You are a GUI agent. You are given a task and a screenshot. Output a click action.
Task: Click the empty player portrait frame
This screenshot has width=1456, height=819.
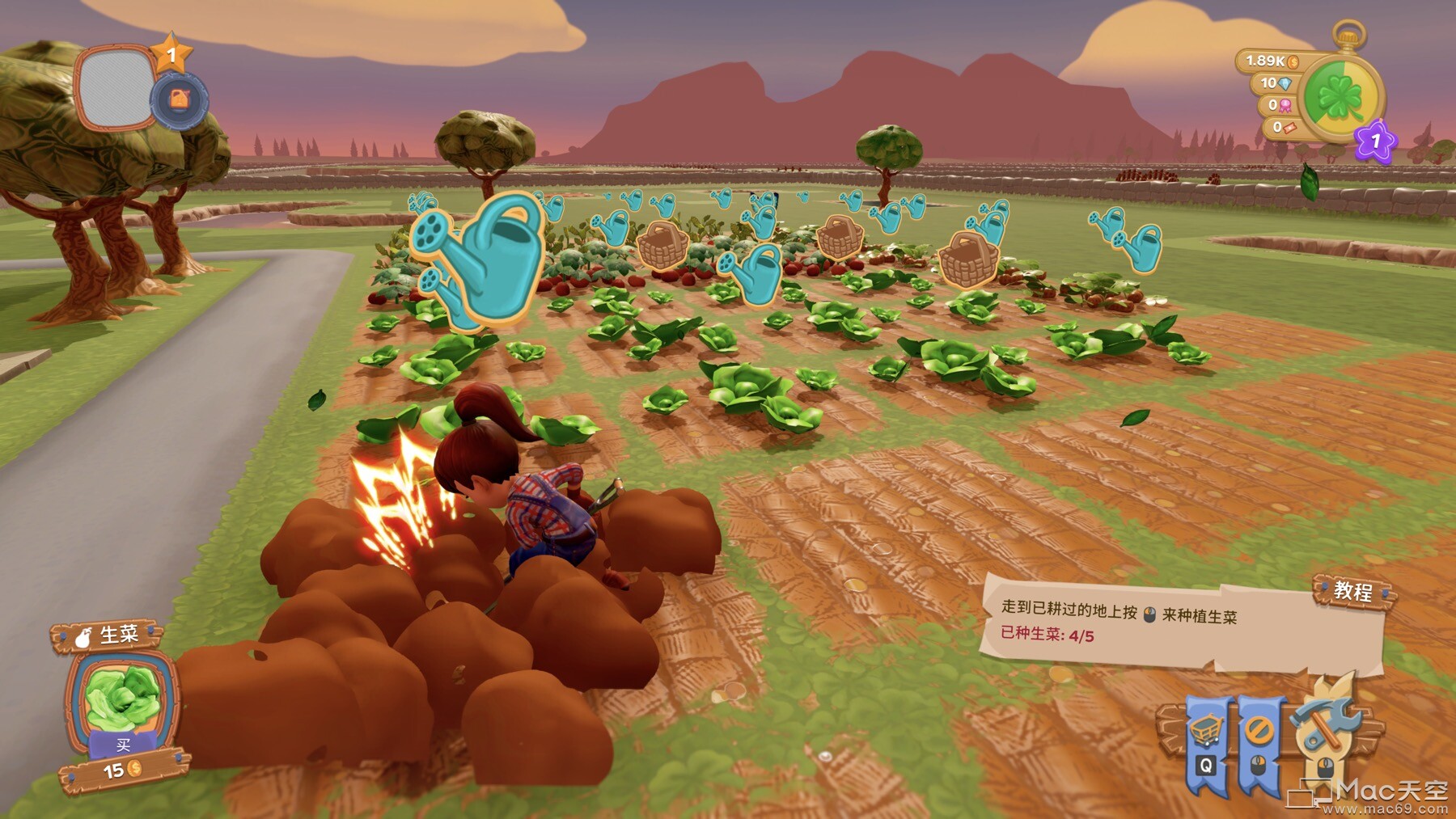115,87
